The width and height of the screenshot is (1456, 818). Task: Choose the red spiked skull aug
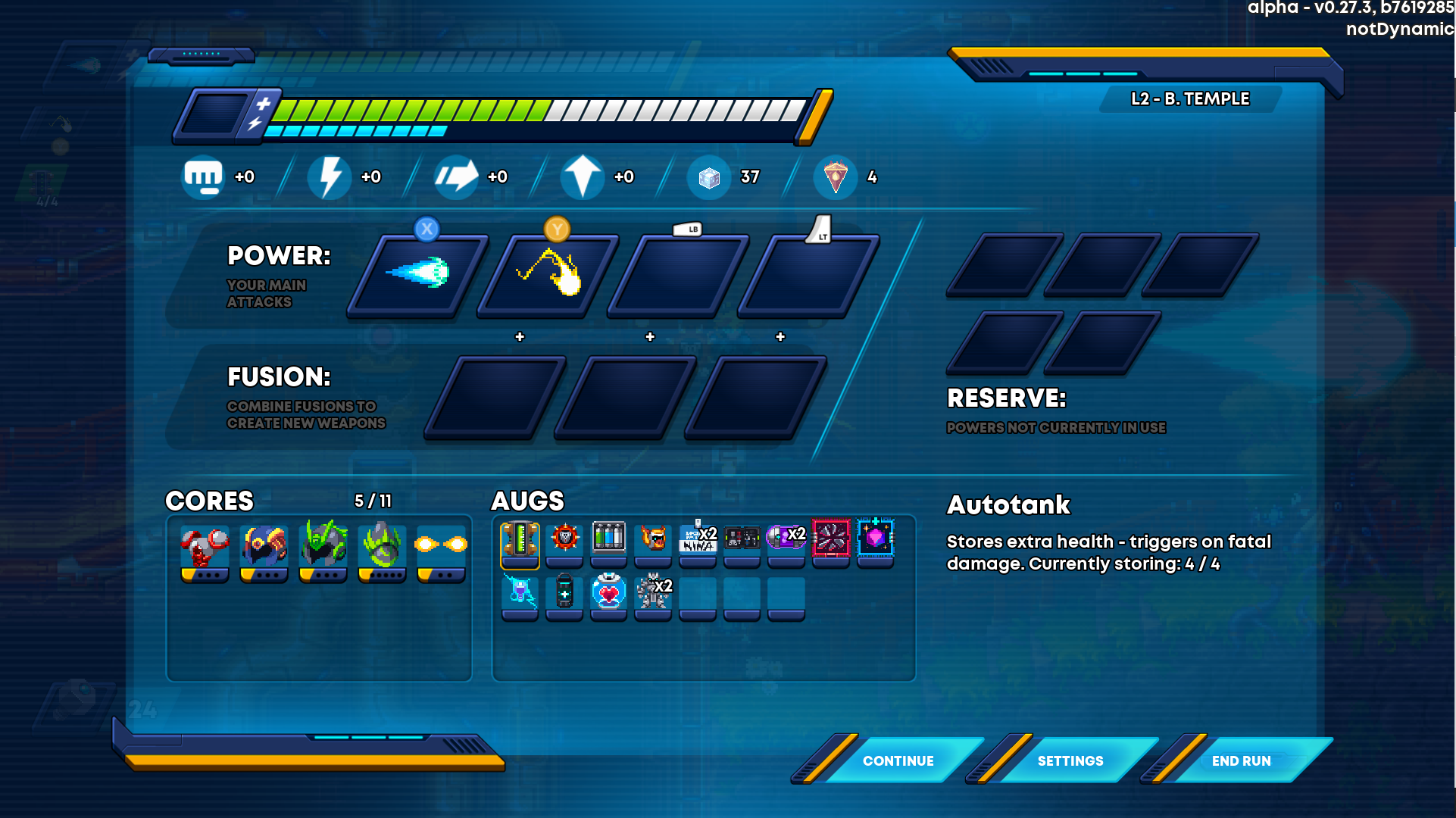point(564,539)
